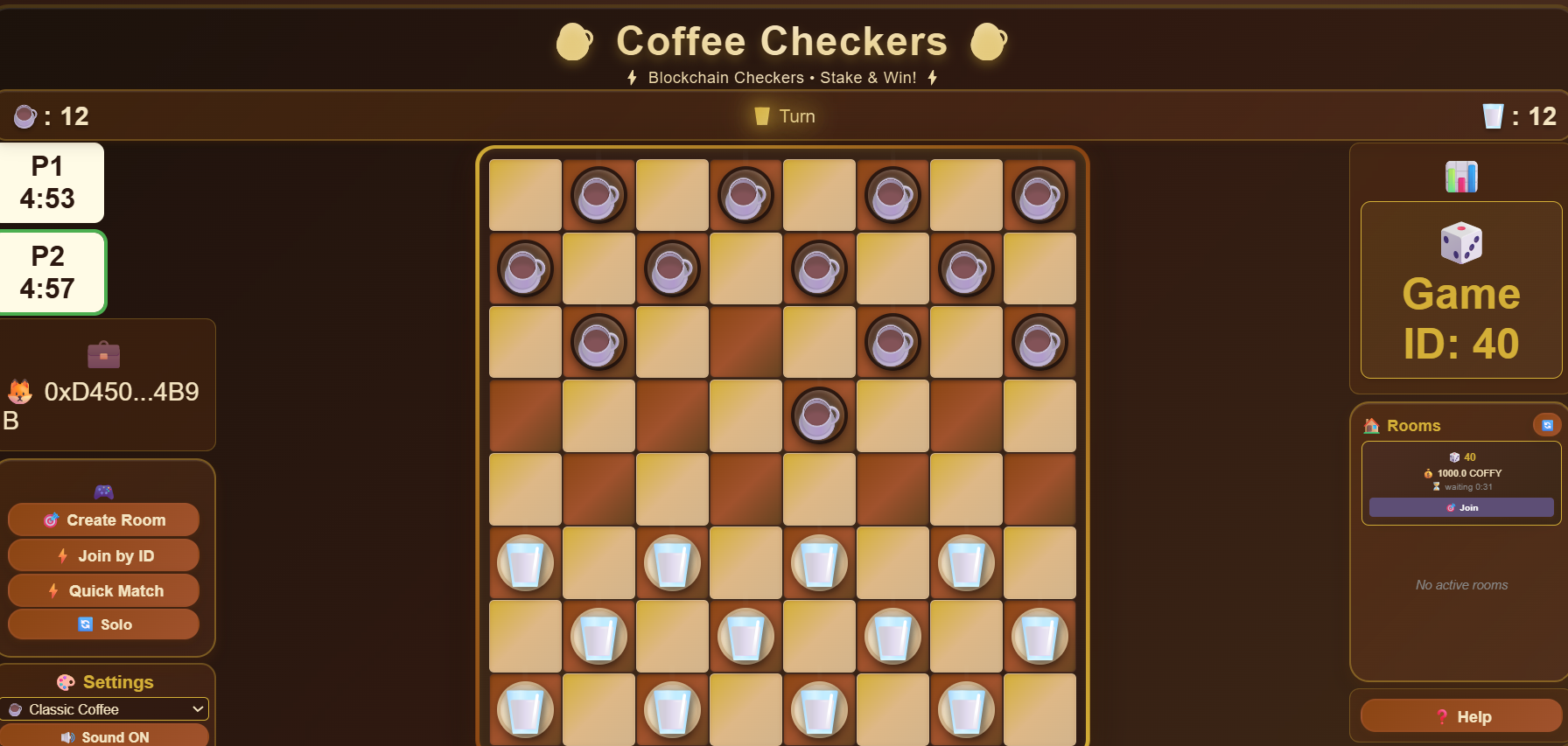The image size is (1568, 746).
Task: Toggle Sound ON to off
Action: (x=105, y=736)
